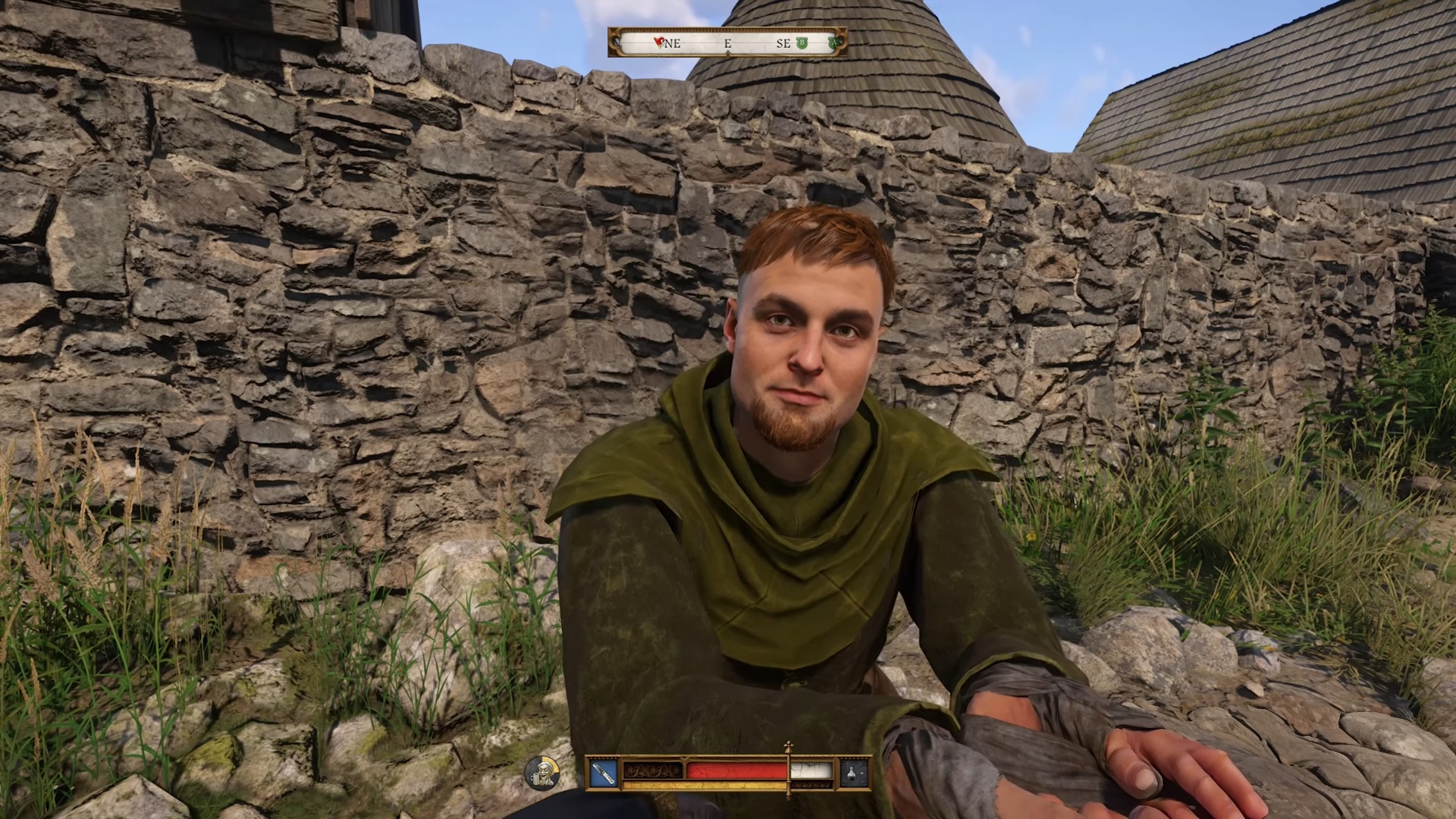Click the NE label on the compass

click(673, 43)
